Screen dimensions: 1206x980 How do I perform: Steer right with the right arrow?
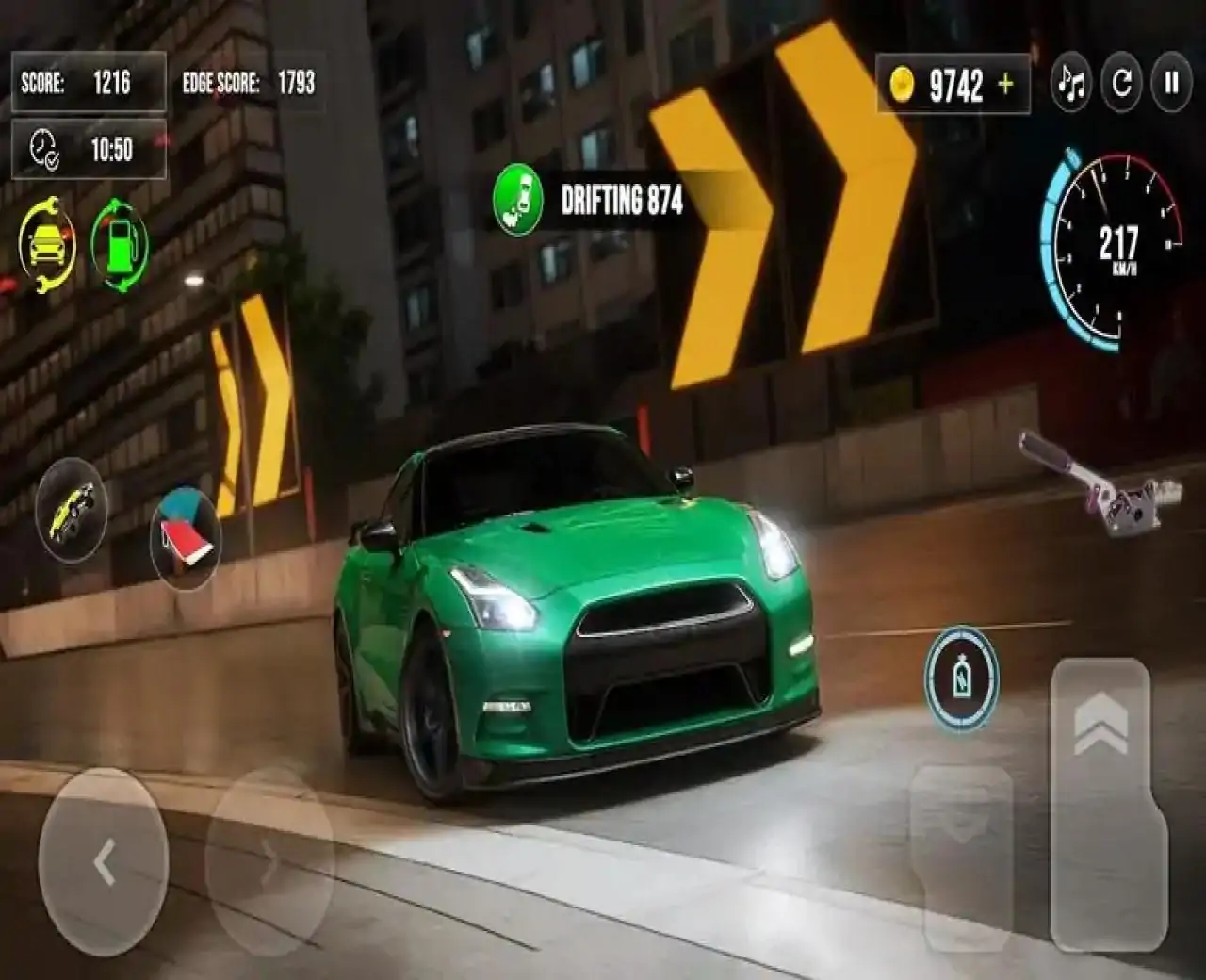tap(269, 862)
